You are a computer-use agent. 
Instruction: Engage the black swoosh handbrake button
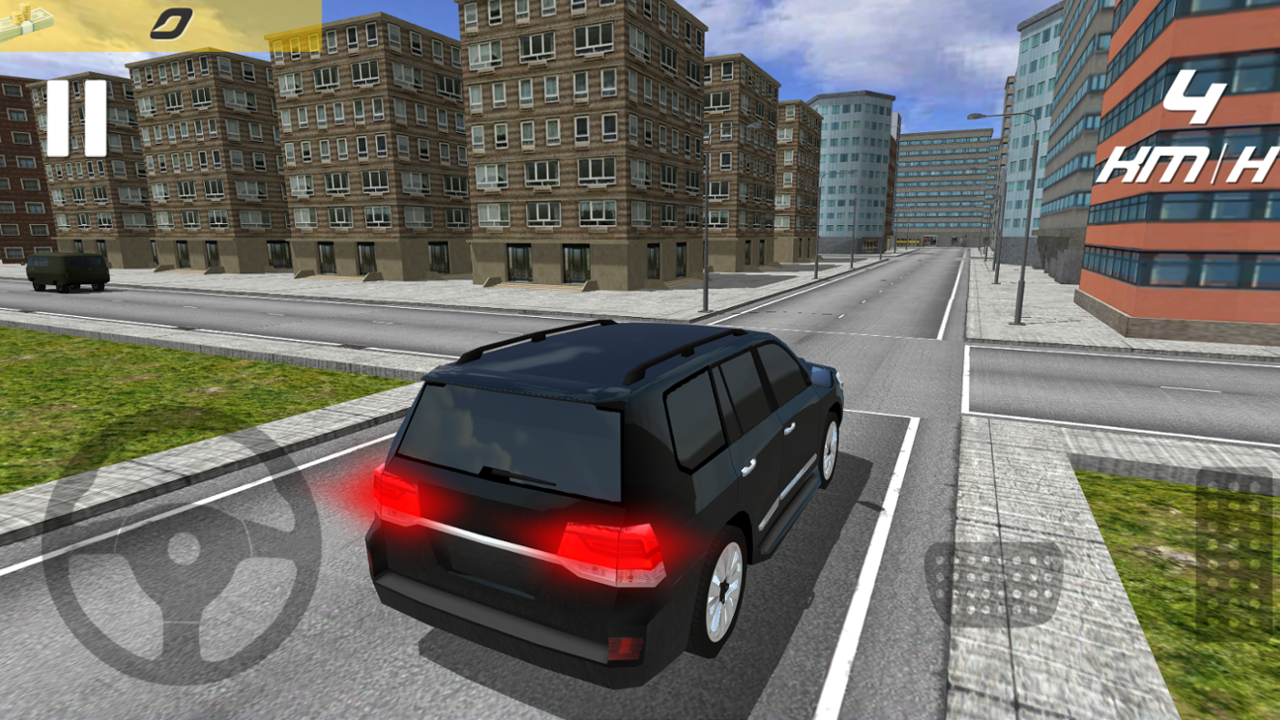[x=171, y=24]
